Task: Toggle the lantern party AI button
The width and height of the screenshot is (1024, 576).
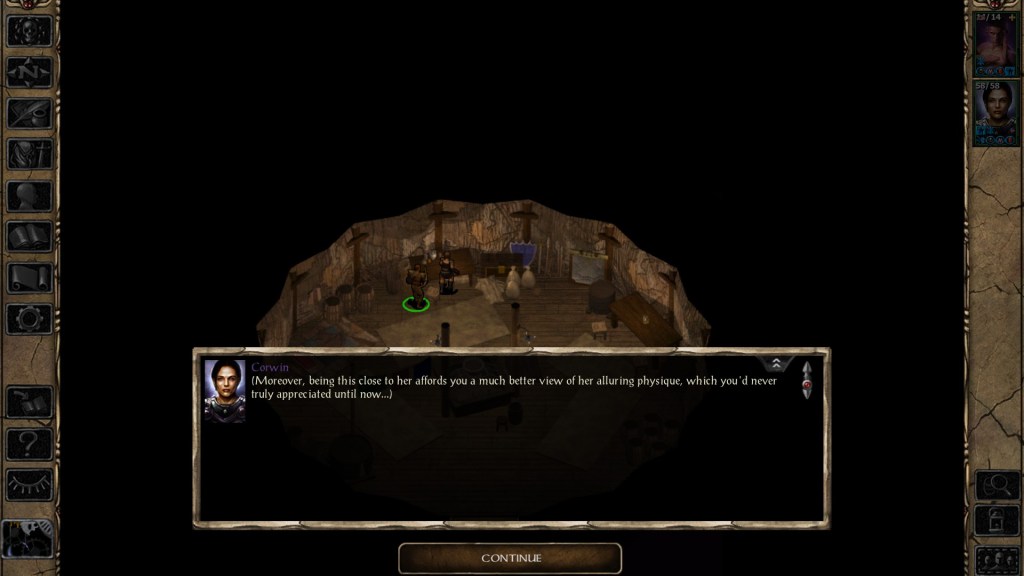Action: tap(995, 521)
